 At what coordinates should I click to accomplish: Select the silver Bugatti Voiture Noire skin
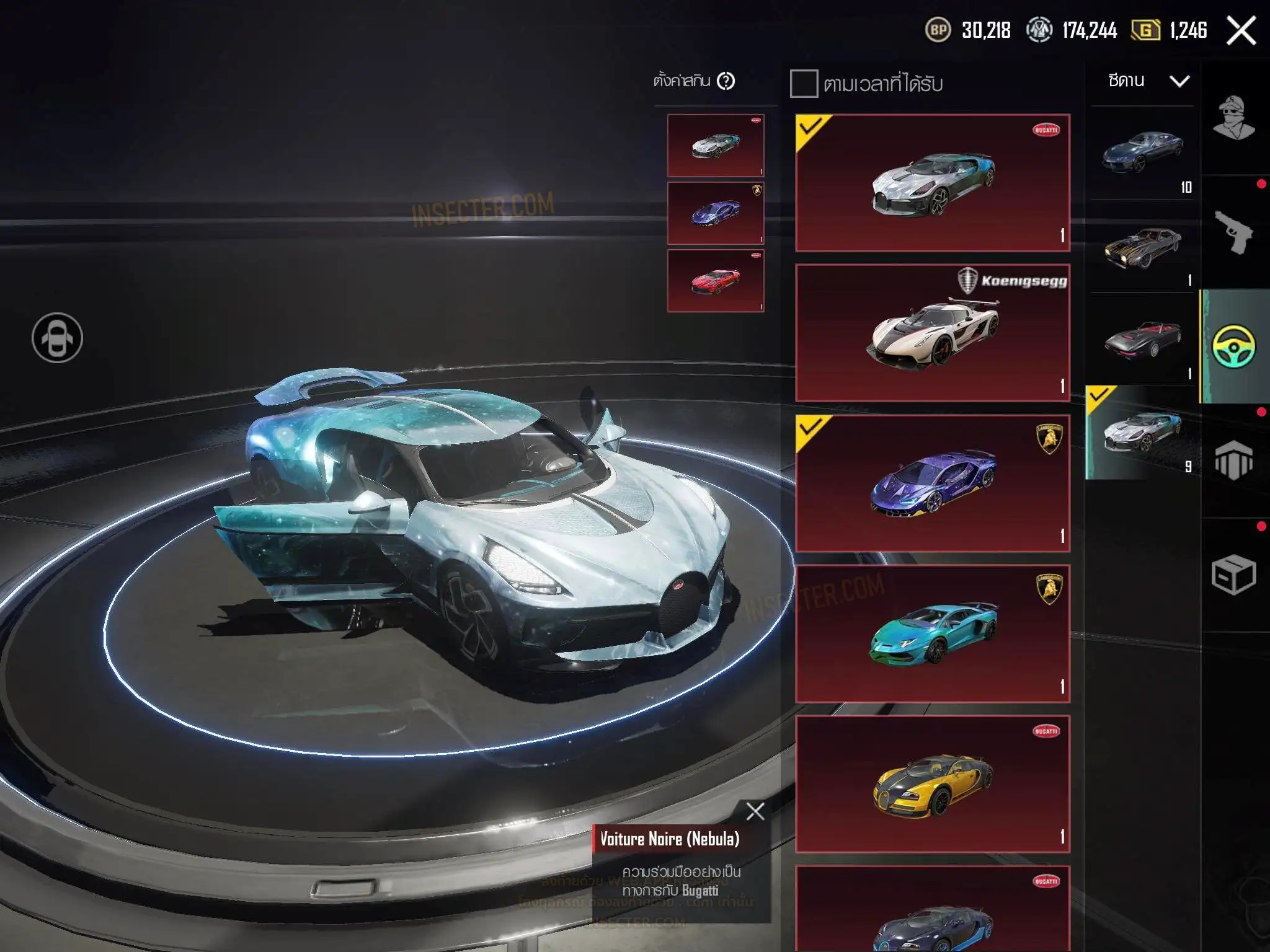[932, 183]
